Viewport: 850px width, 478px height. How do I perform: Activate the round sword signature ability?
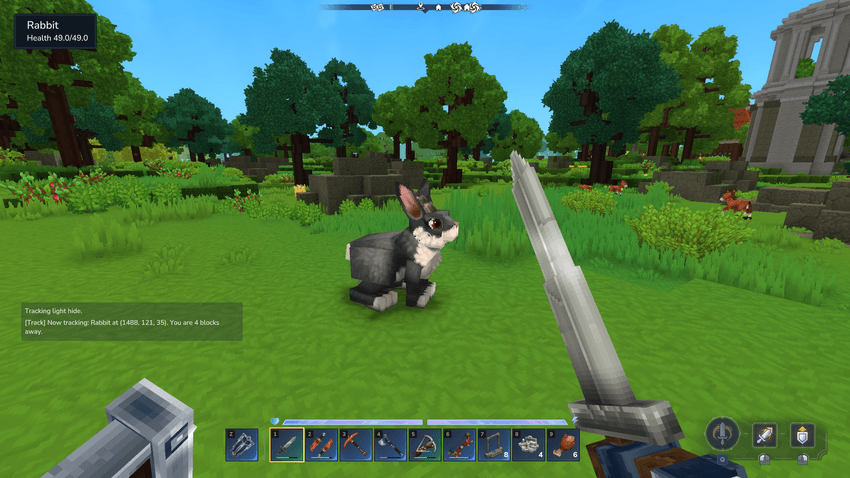pyautogui.click(x=722, y=434)
